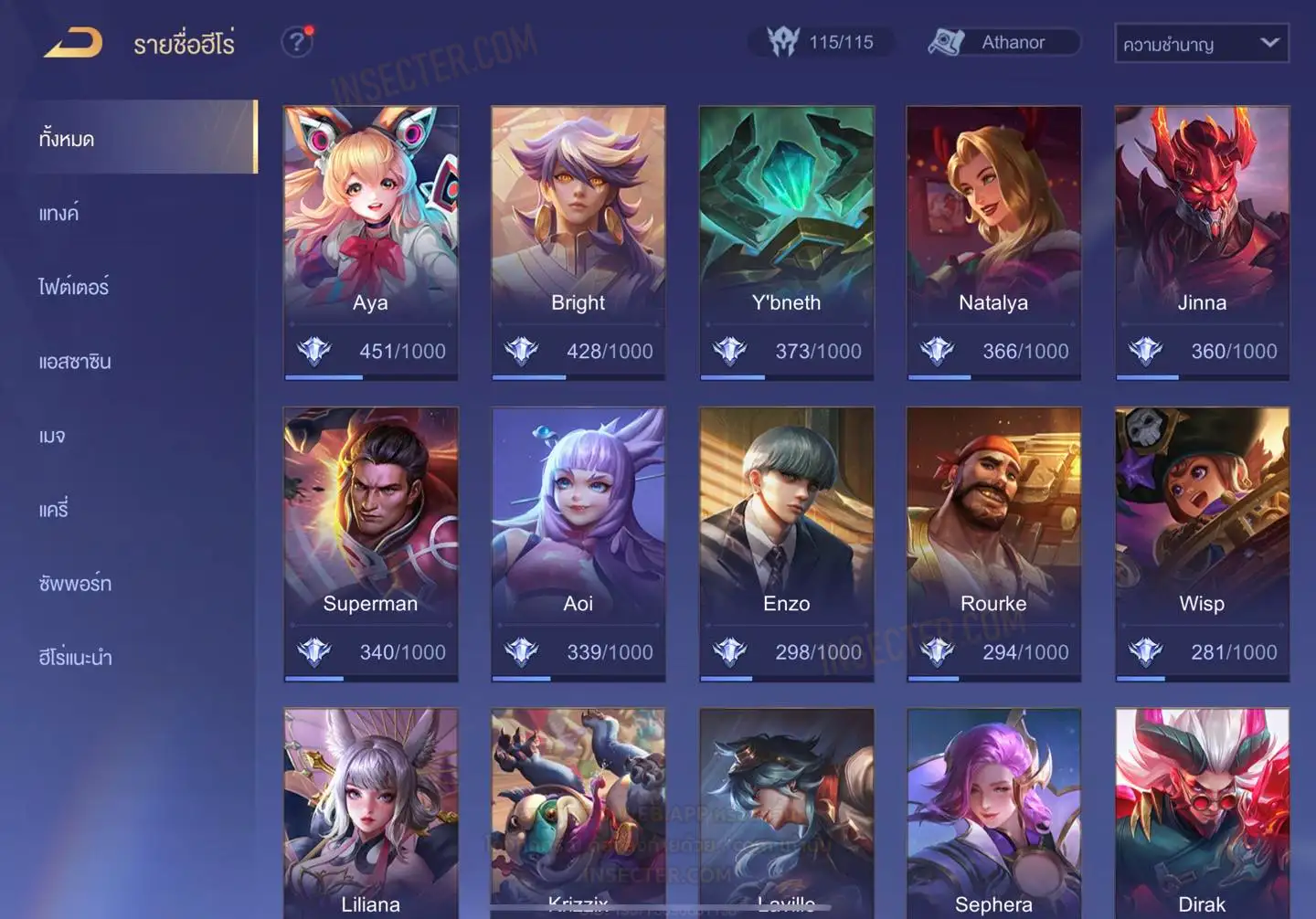Open the ซัพพอร์ท category

pos(75,583)
